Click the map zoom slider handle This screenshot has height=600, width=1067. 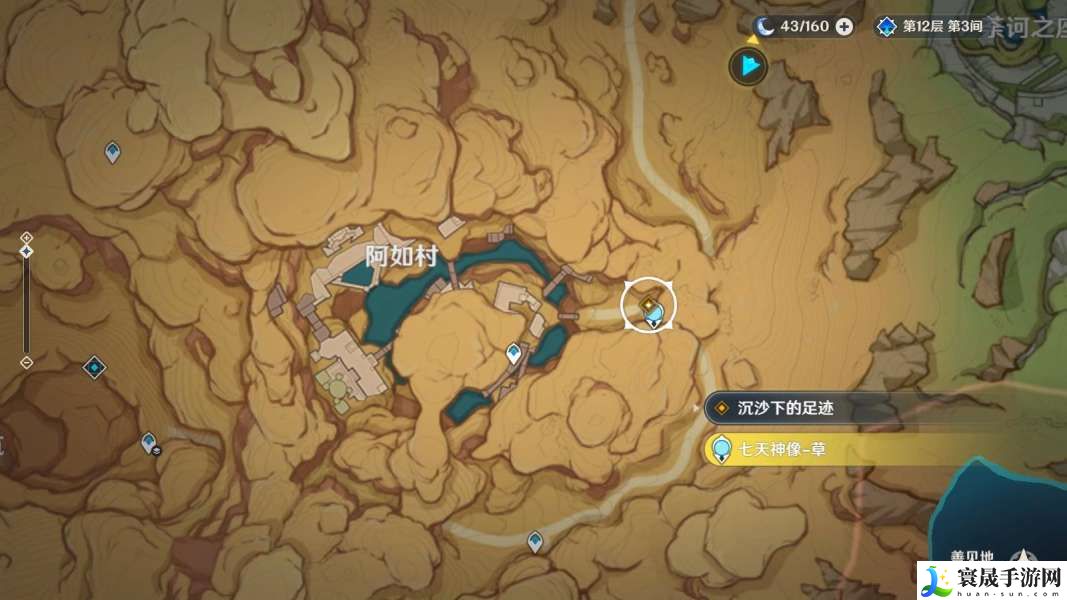tap(26, 251)
